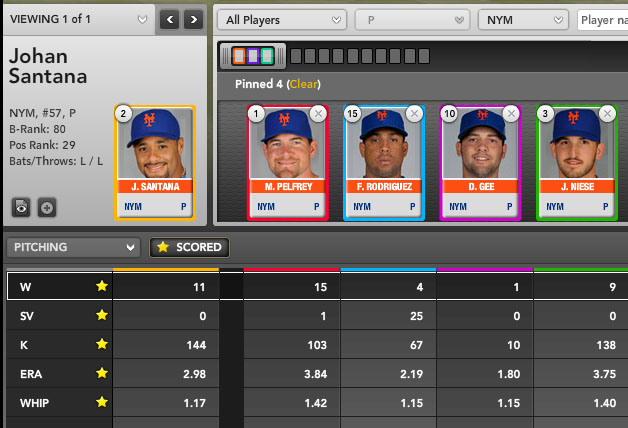Open the Pitching stats category dropdown

pos(72,247)
